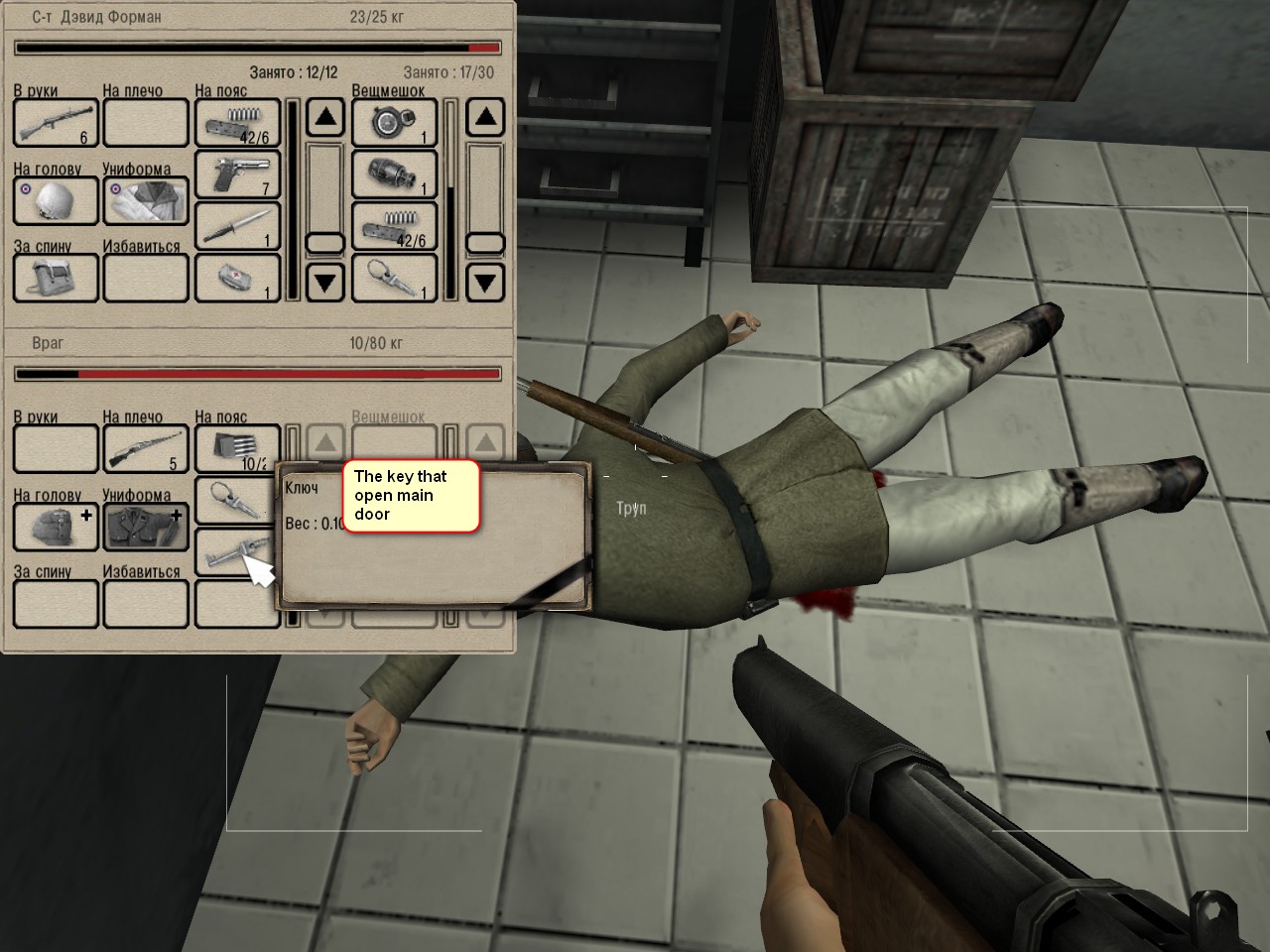Choose the combat knife on the belt
The image size is (1270, 952).
pos(237,226)
